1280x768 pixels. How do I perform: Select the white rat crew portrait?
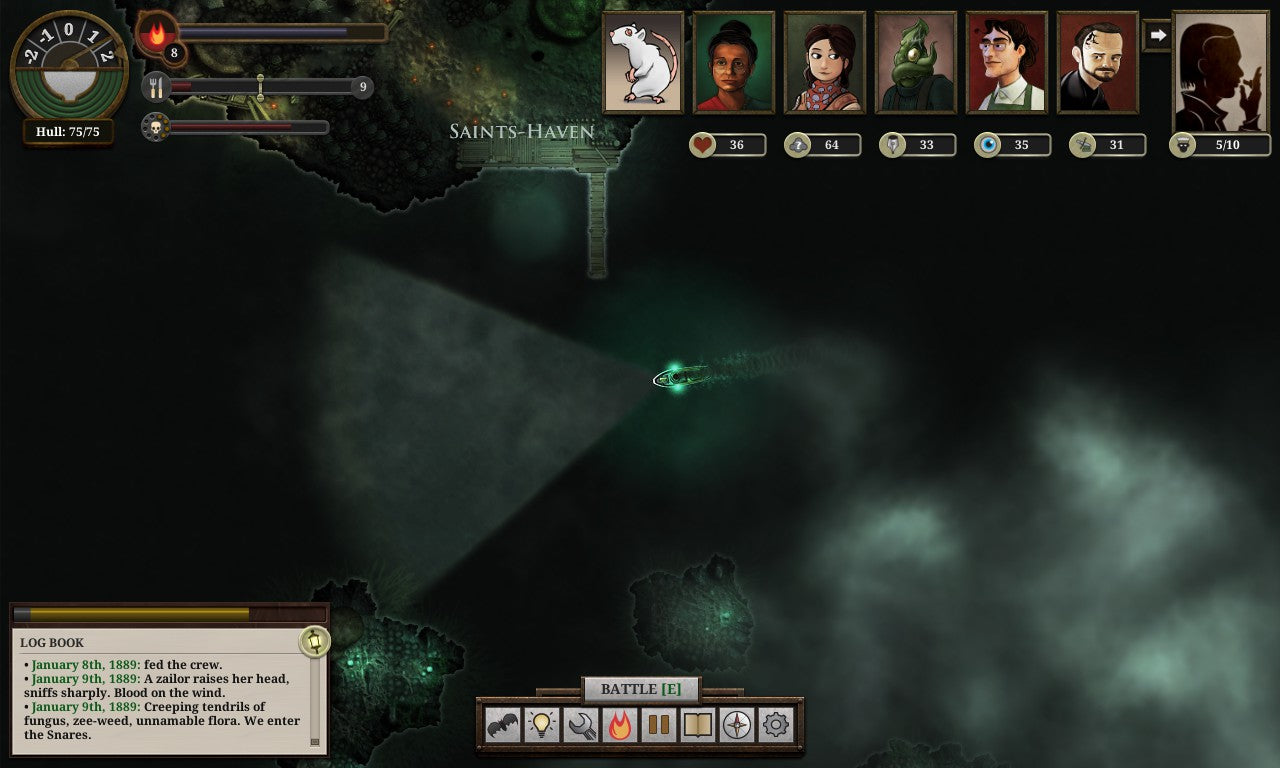(643, 61)
